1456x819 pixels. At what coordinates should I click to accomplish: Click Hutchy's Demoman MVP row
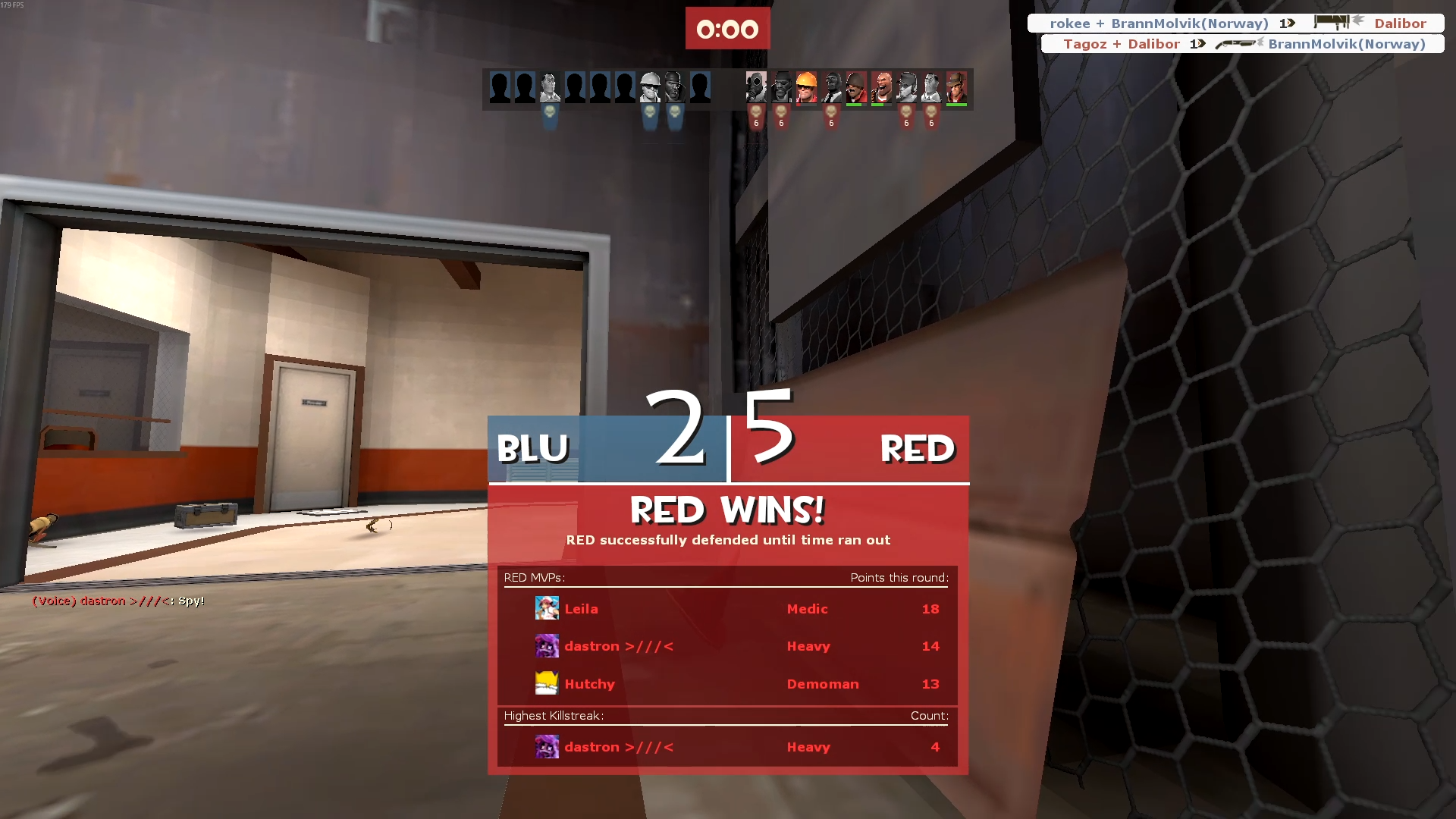726,684
